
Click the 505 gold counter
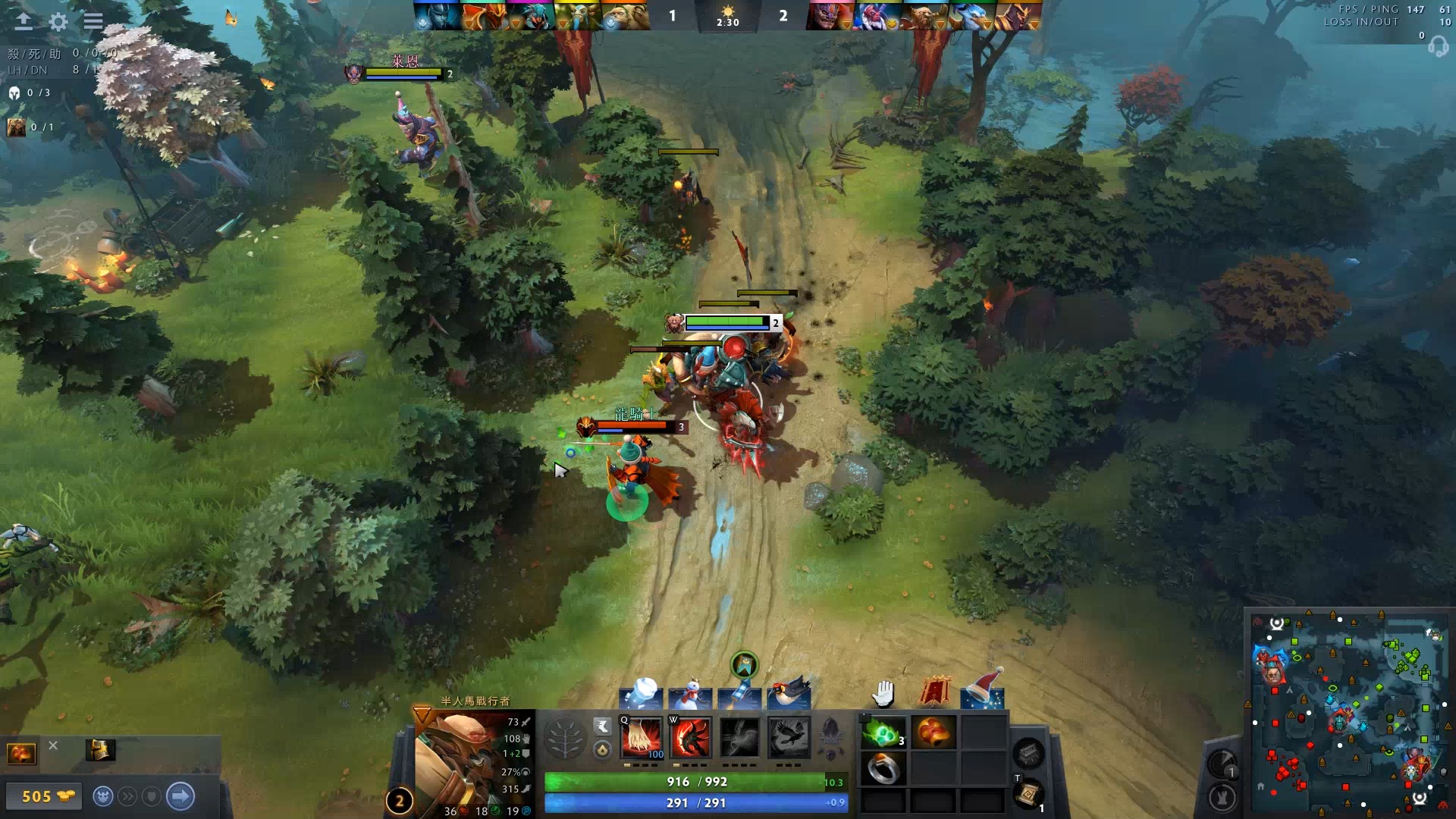(x=44, y=796)
